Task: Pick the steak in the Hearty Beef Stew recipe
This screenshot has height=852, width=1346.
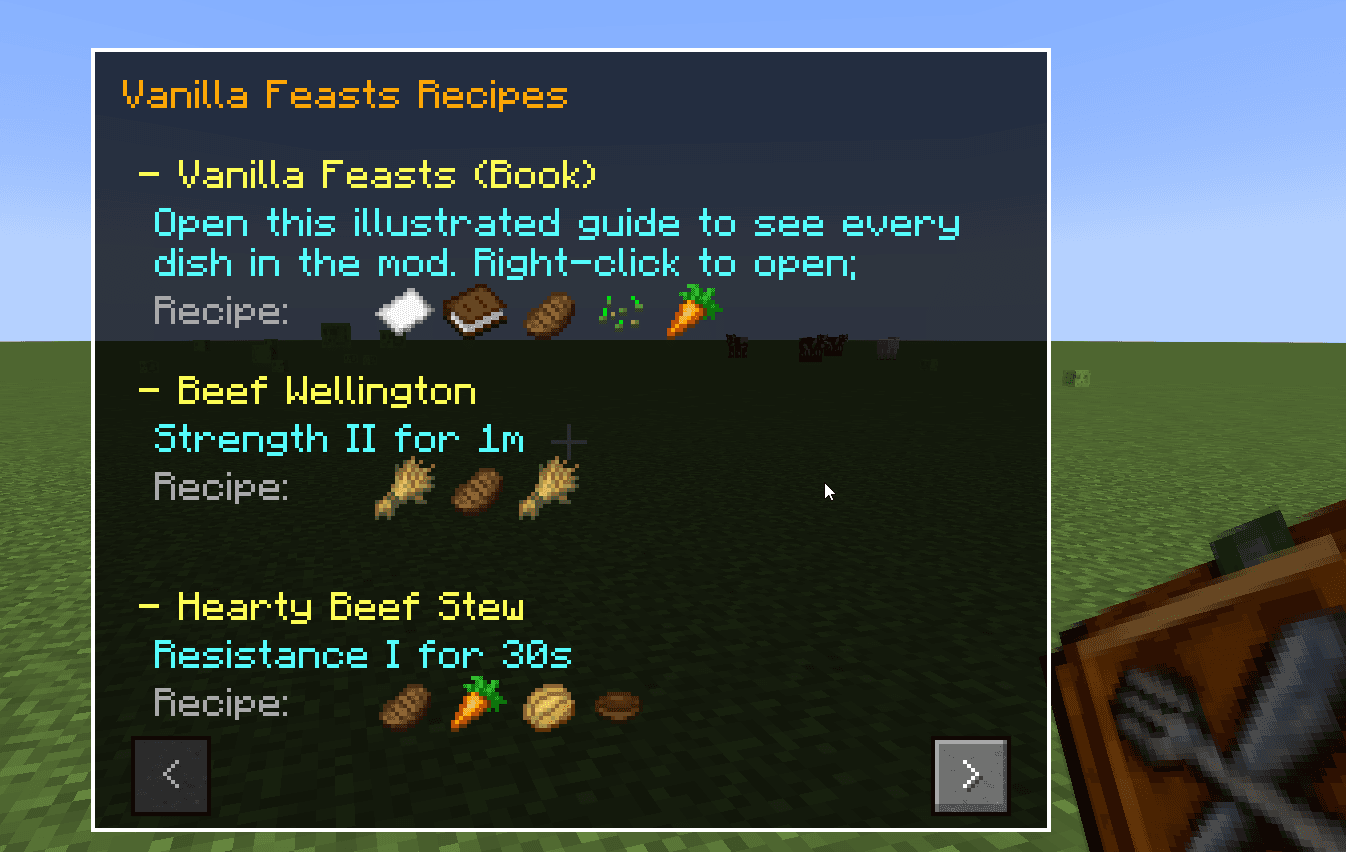Action: (x=404, y=705)
